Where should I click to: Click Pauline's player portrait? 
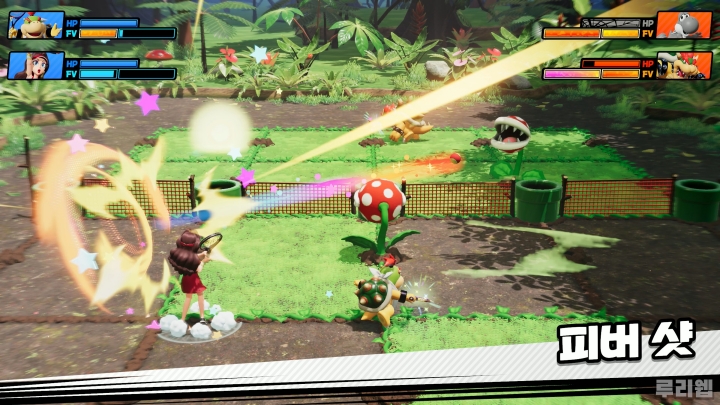tap(35, 66)
